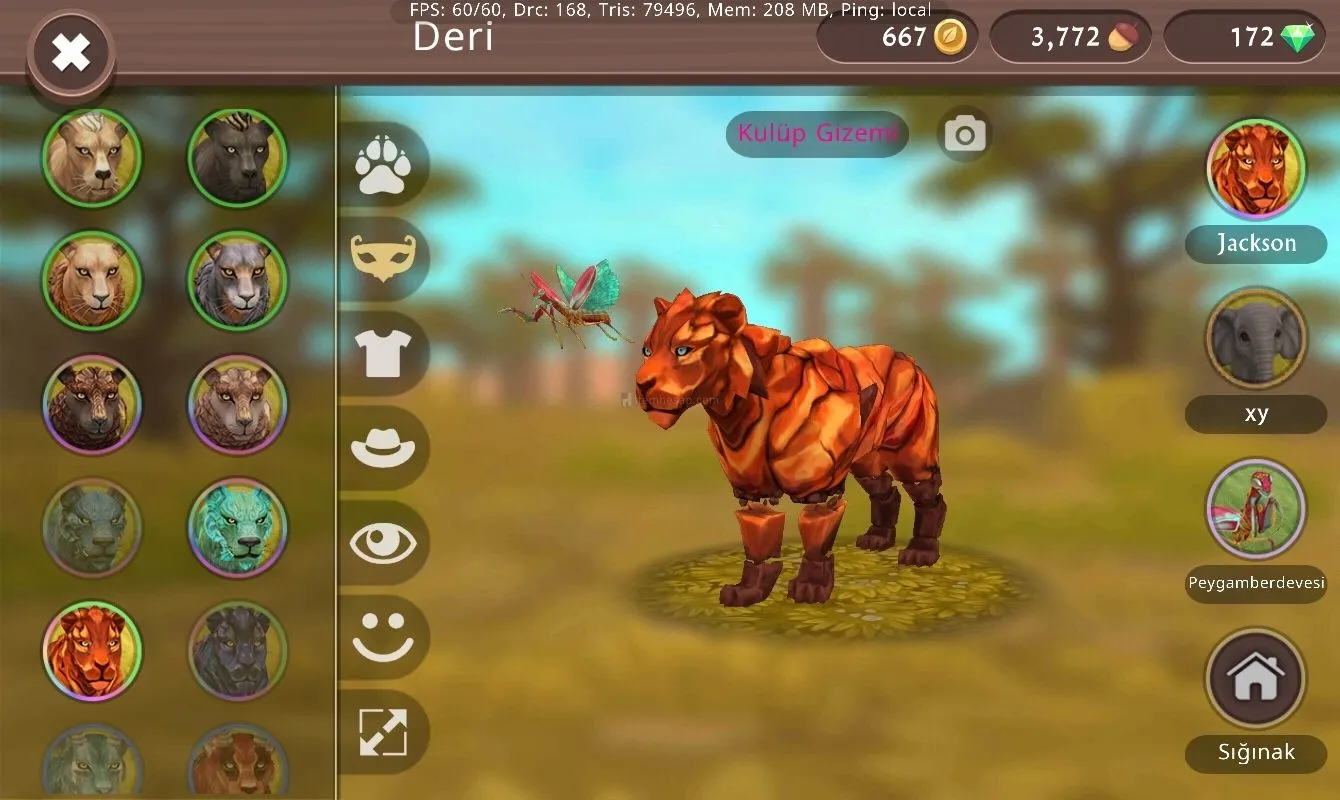Choose the hat category tab
The width and height of the screenshot is (1340, 800).
coord(383,447)
